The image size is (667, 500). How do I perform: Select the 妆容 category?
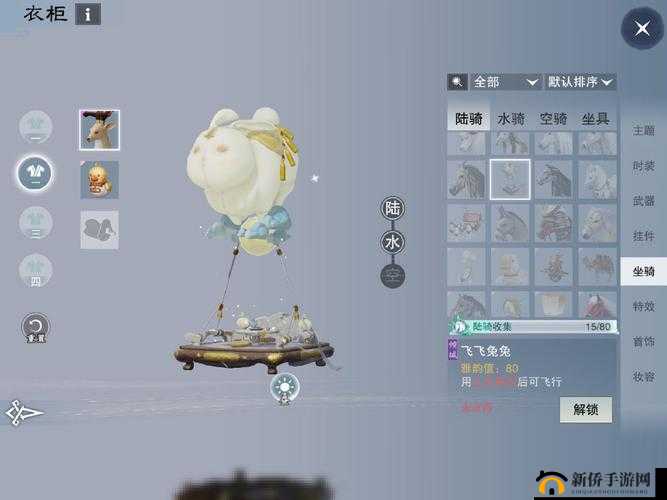(x=643, y=376)
